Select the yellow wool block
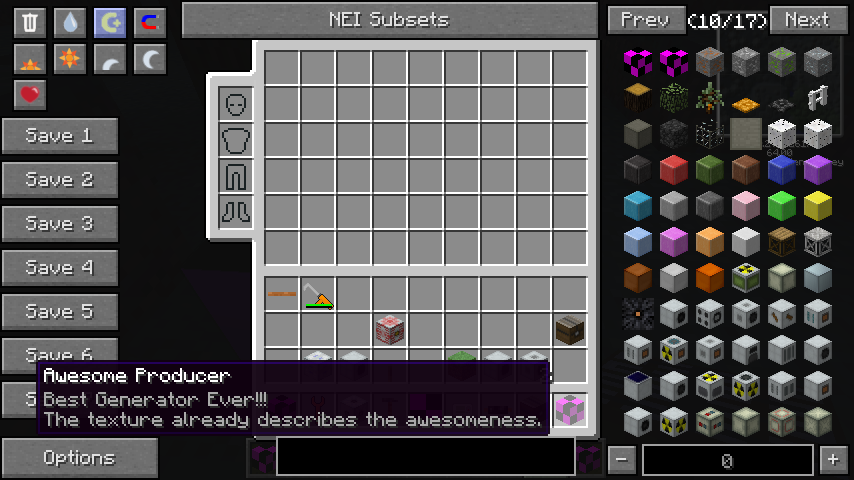854x480 pixels. point(817,207)
